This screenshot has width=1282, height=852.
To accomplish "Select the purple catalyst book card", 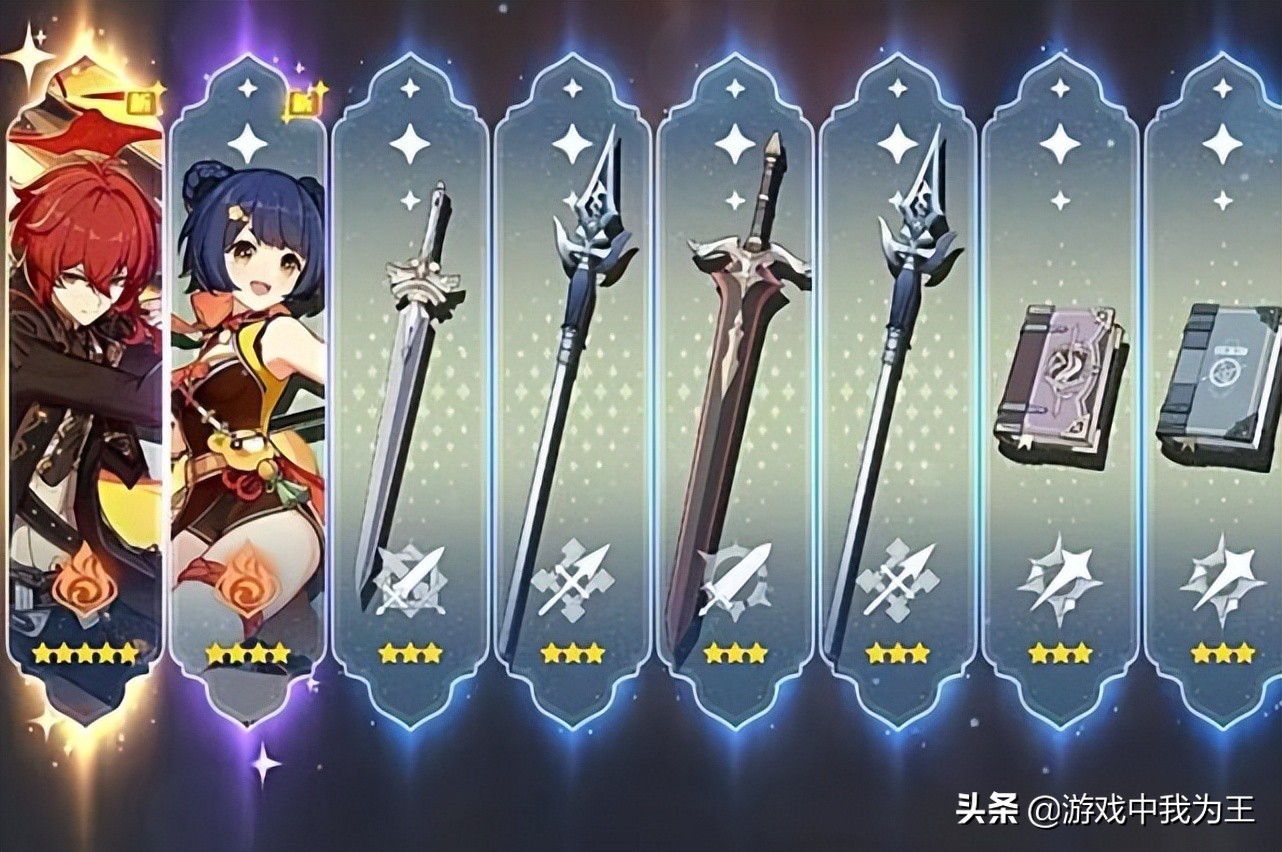I will pos(1060,390).
